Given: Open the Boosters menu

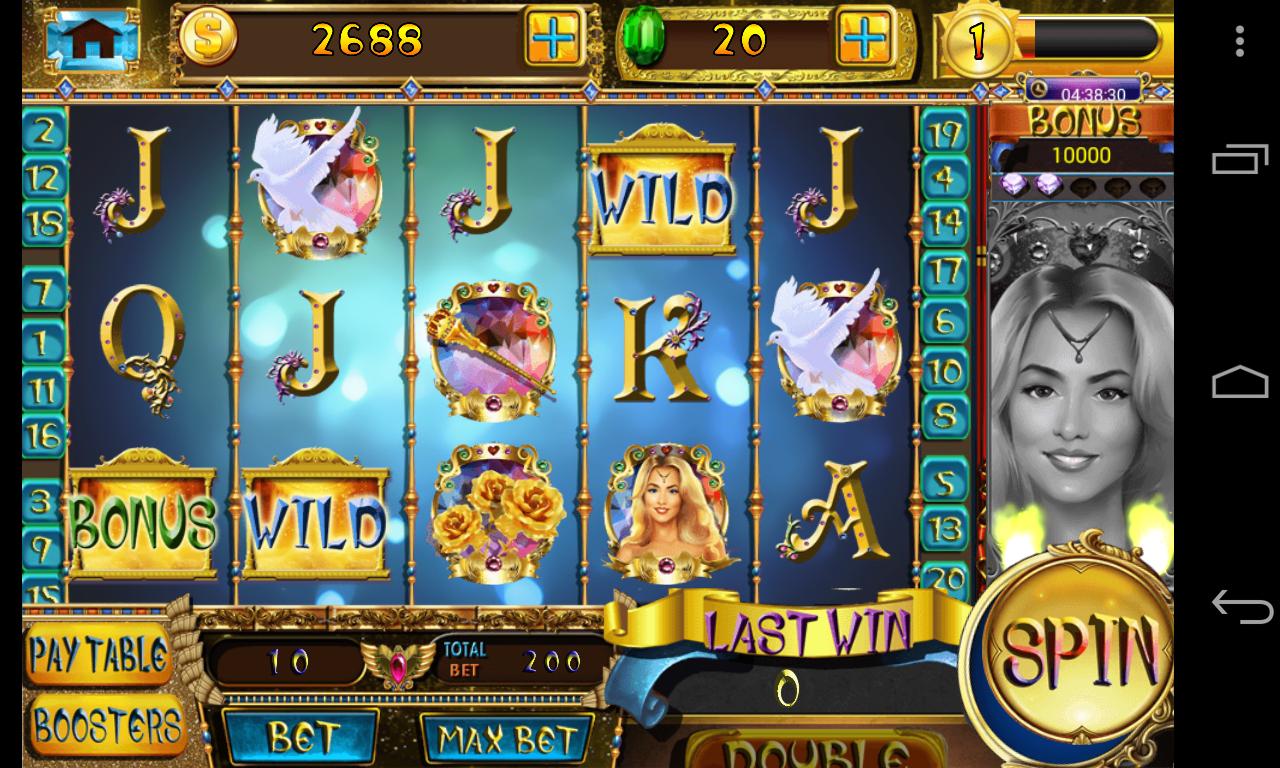Looking at the screenshot, I should 106,726.
